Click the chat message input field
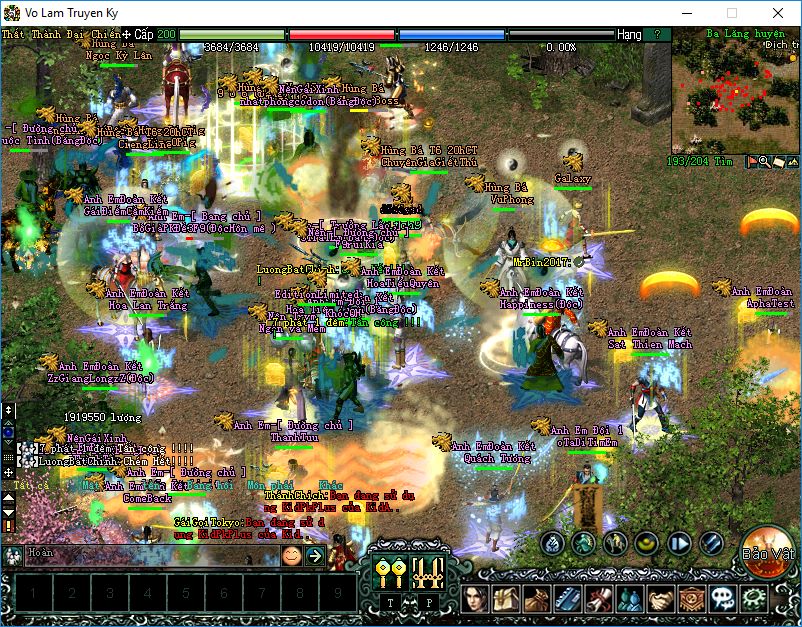This screenshot has width=802, height=627. pyautogui.click(x=150, y=555)
